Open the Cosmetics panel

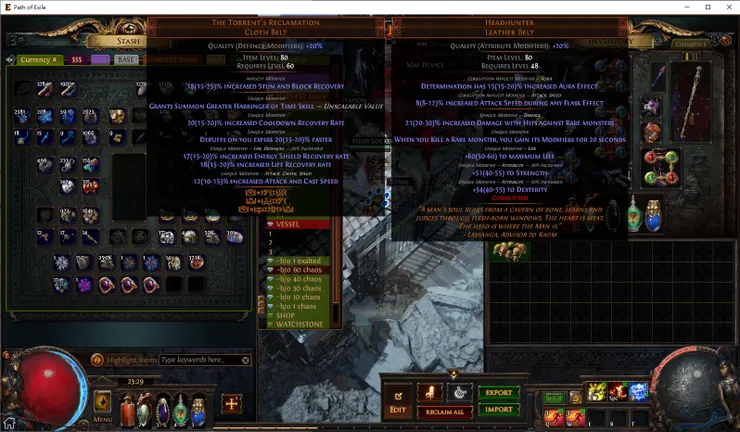tap(690, 44)
